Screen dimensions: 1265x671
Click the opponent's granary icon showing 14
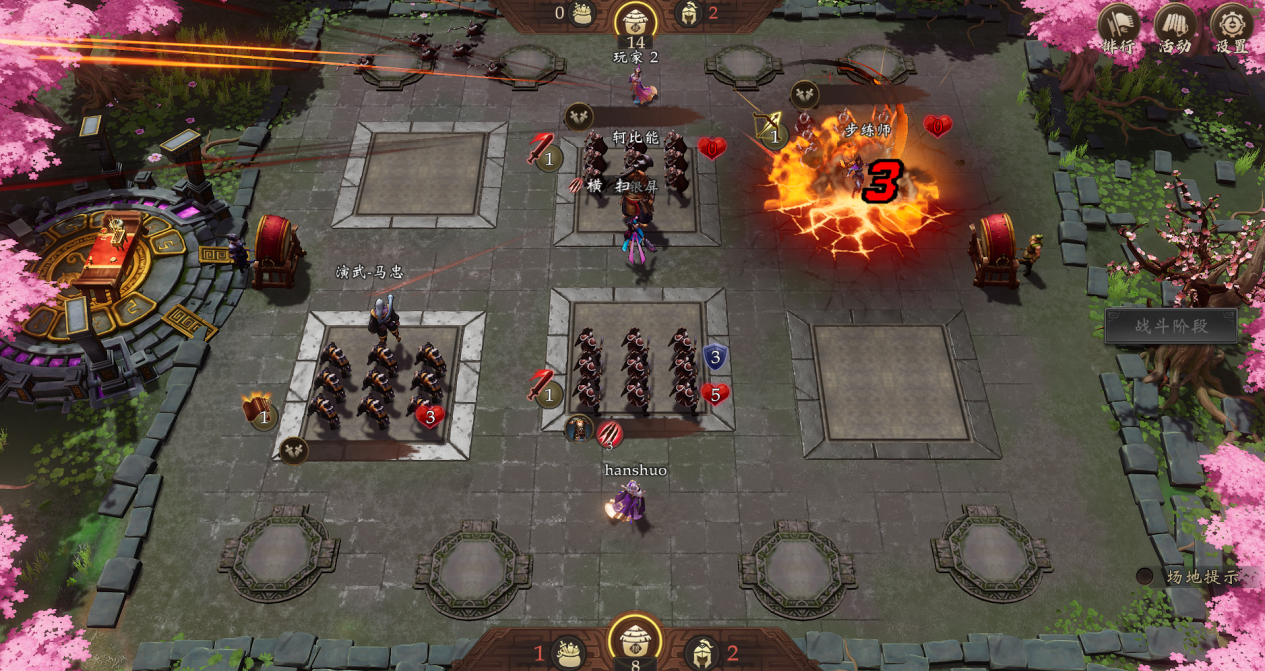click(x=635, y=19)
